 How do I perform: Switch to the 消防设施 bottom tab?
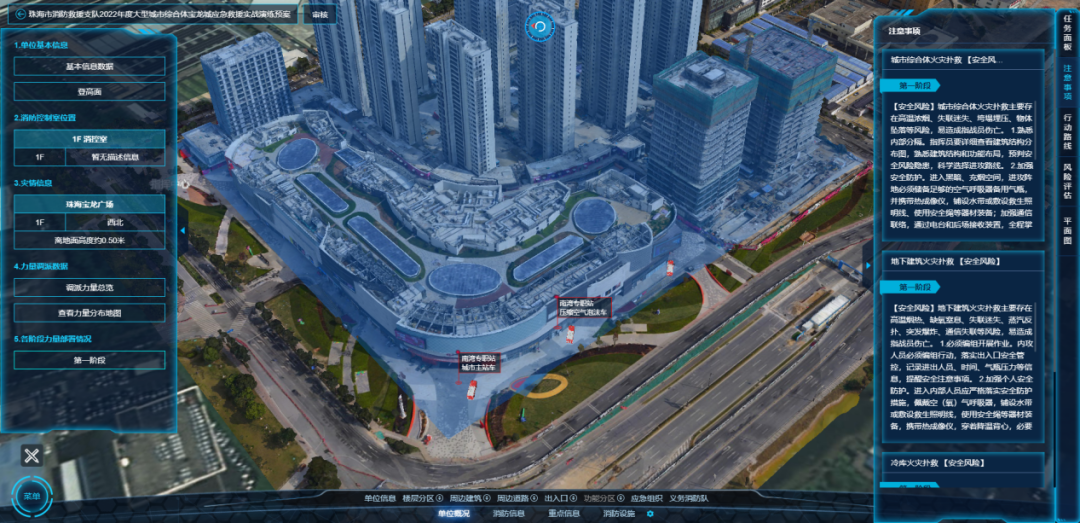(619, 514)
